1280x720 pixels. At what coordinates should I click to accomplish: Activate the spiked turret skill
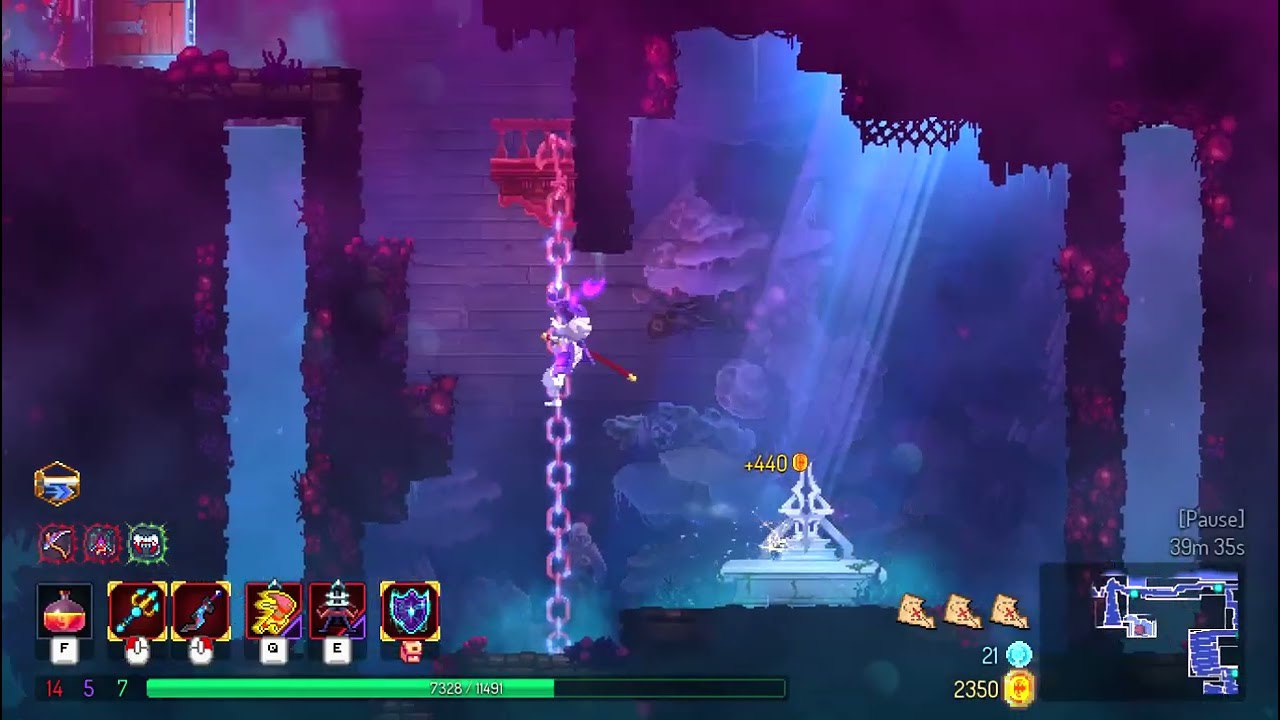pos(337,611)
